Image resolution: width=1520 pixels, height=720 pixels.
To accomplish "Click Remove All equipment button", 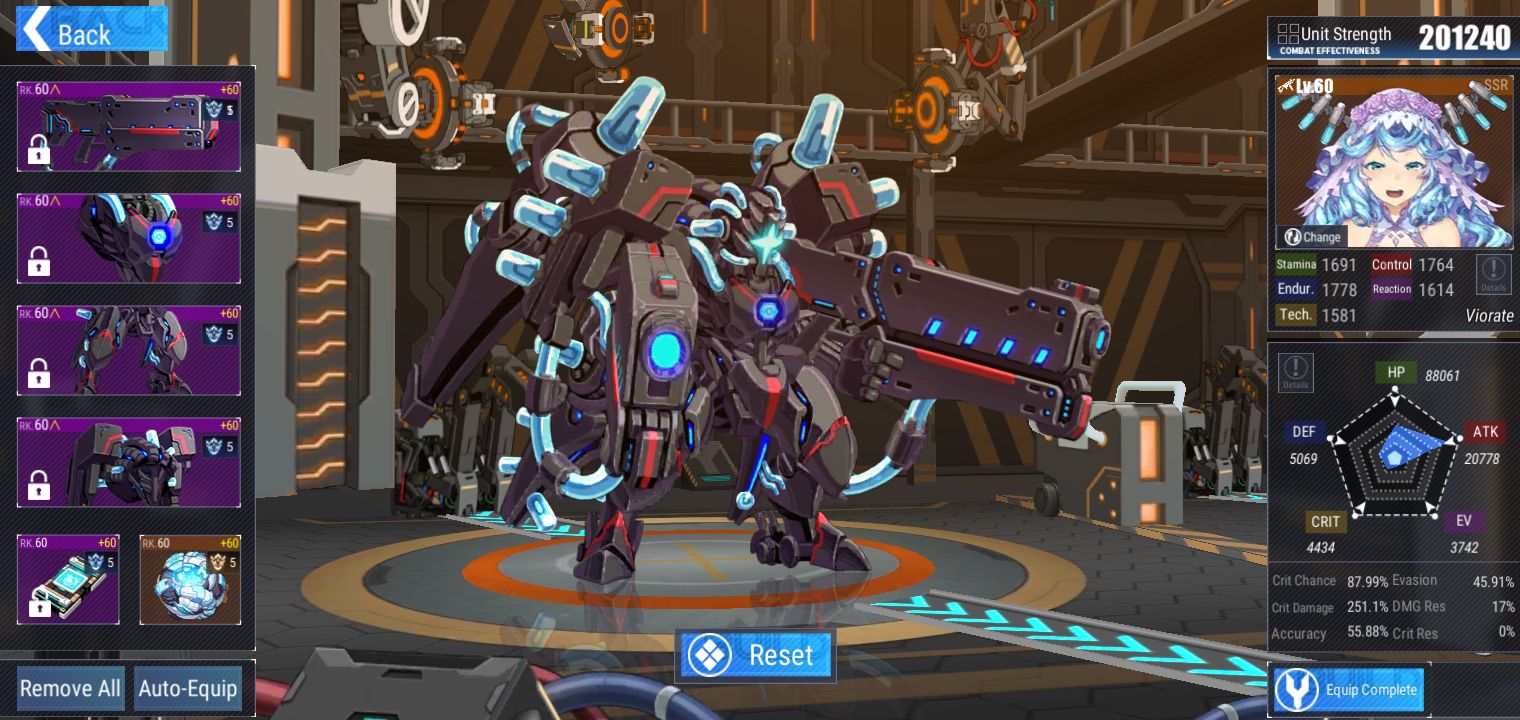I will [70, 689].
